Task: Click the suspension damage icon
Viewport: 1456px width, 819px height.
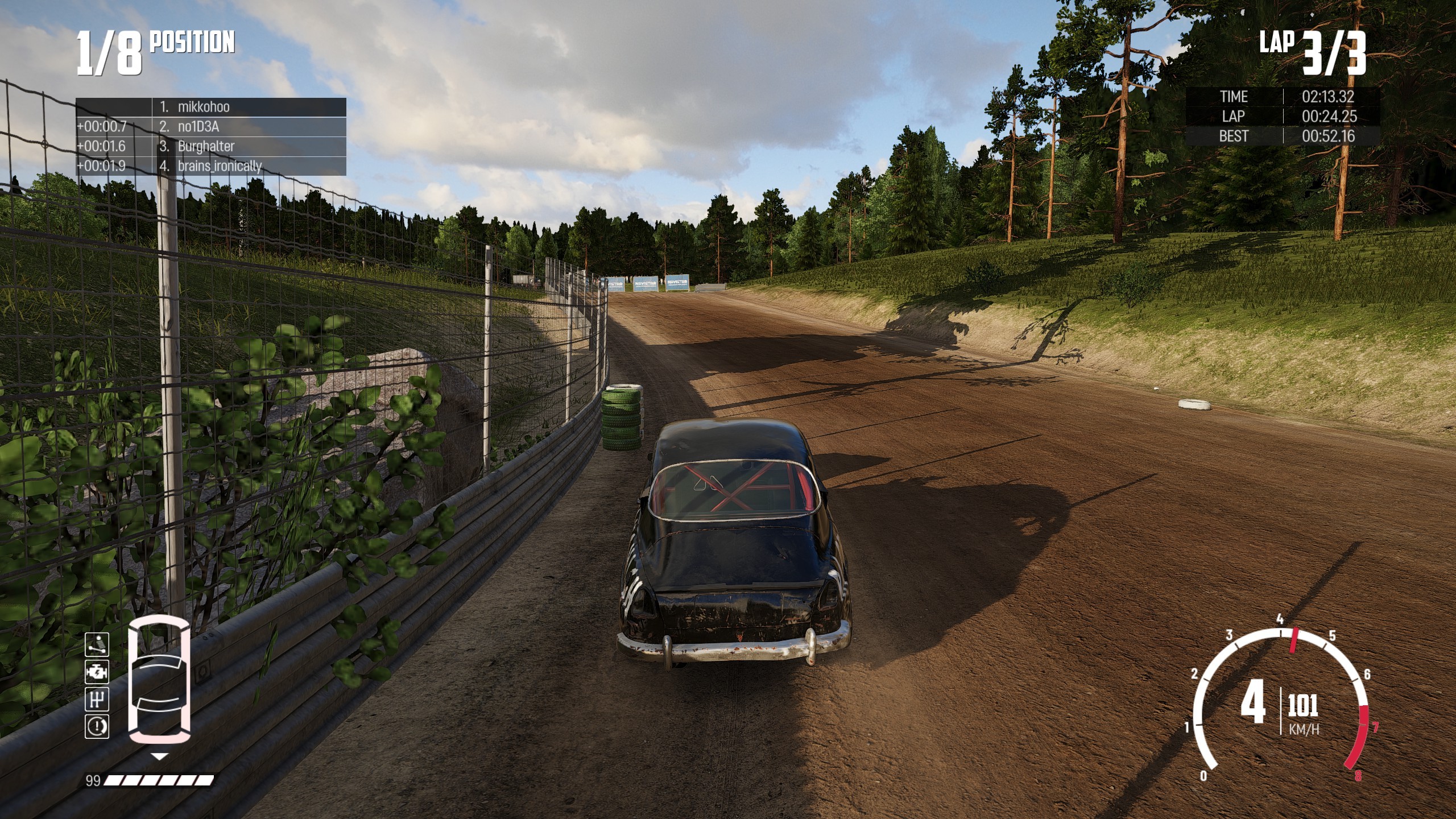Action: coord(96,646)
